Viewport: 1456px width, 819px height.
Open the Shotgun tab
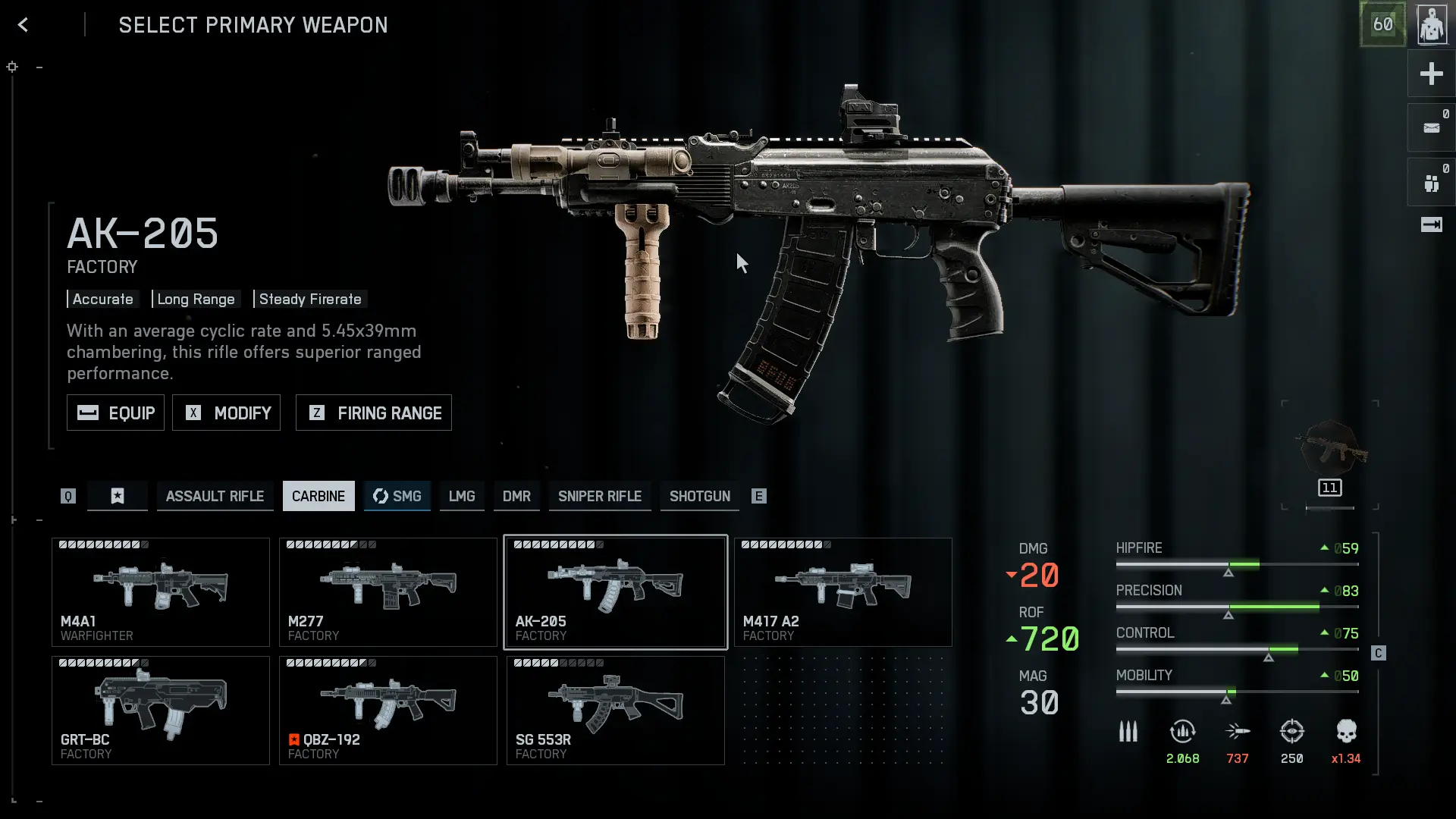point(699,496)
